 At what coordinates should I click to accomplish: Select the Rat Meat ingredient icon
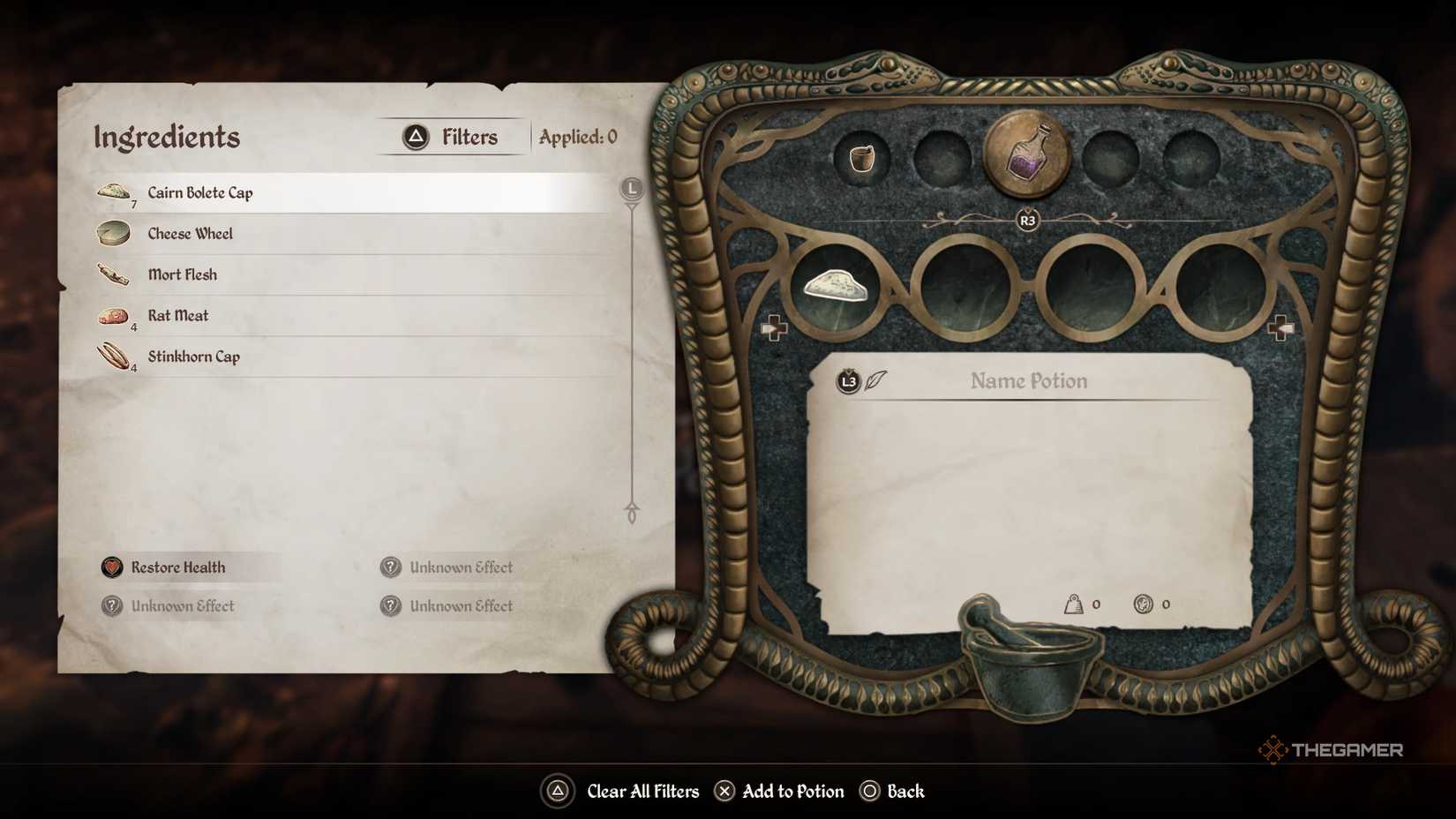click(116, 315)
